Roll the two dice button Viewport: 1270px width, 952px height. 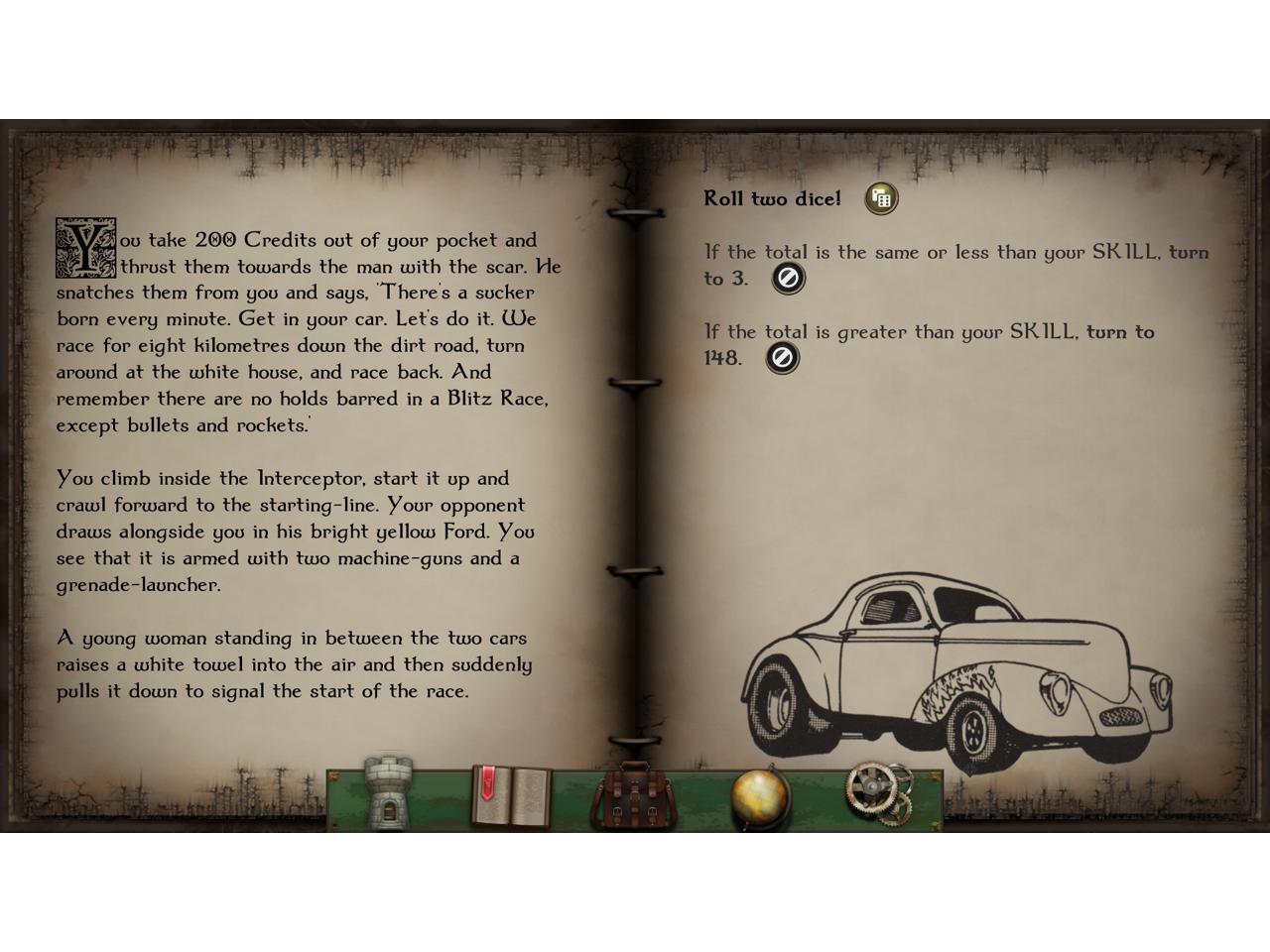click(880, 198)
